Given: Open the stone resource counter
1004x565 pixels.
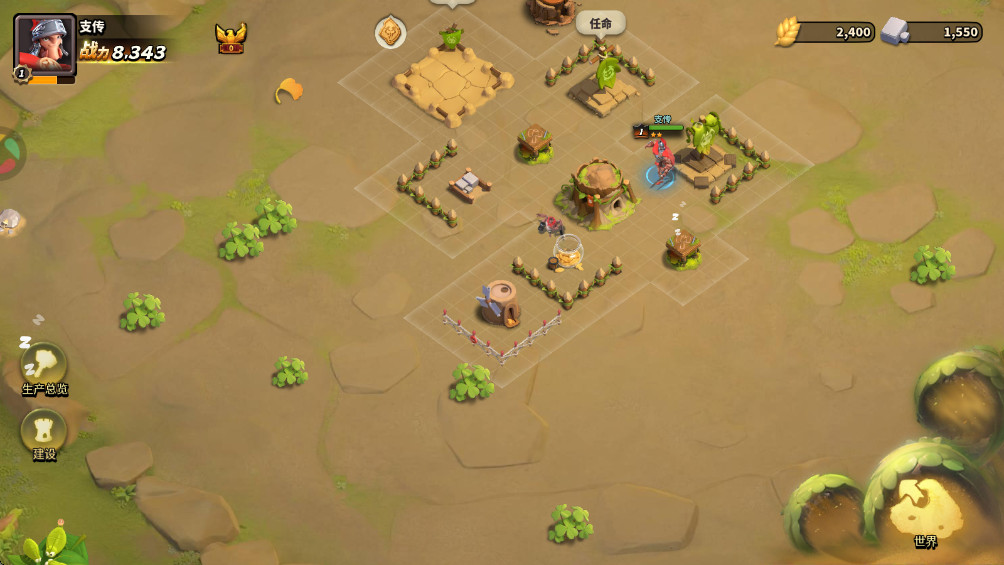Looking at the screenshot, I should [x=932, y=32].
